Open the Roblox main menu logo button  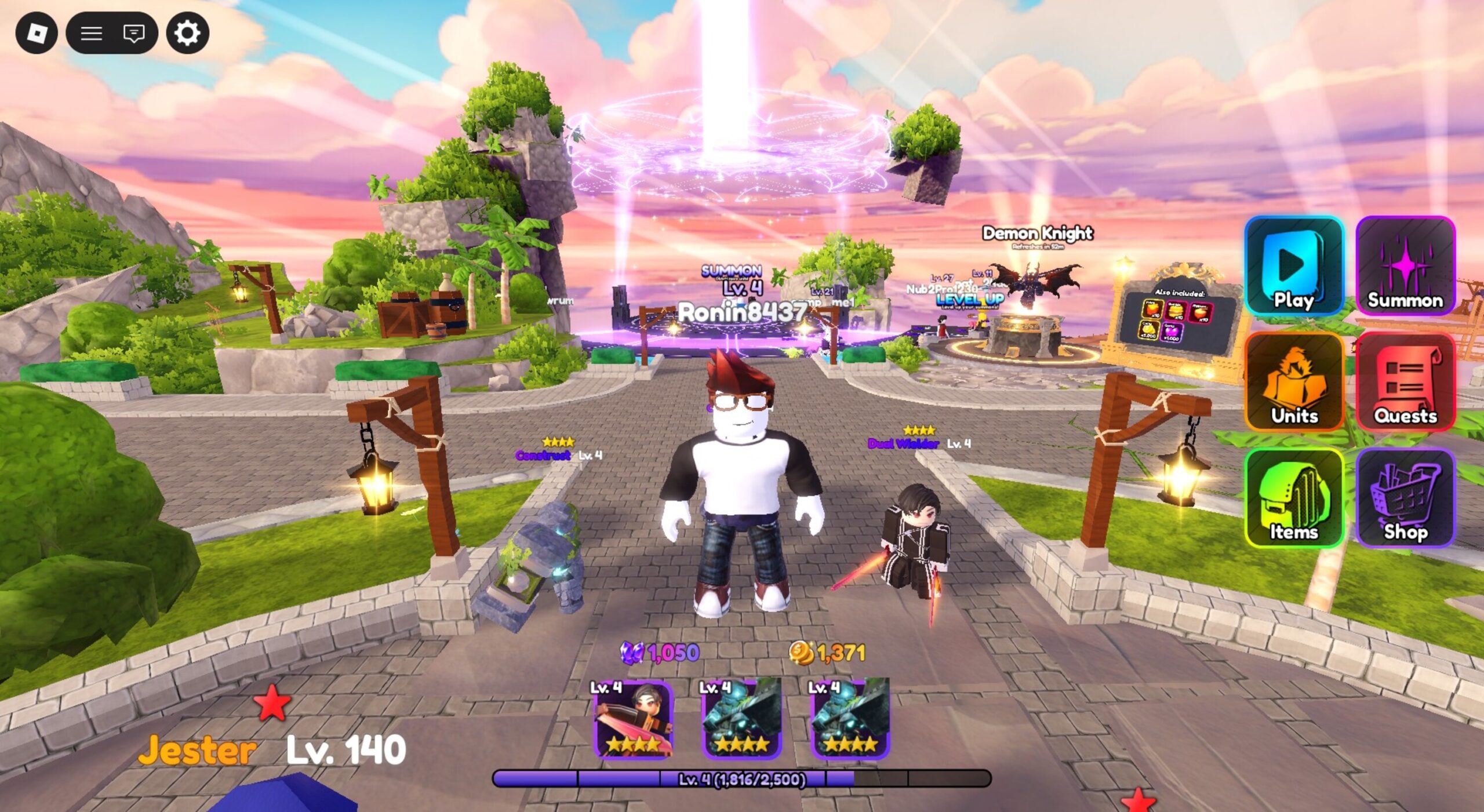click(37, 33)
